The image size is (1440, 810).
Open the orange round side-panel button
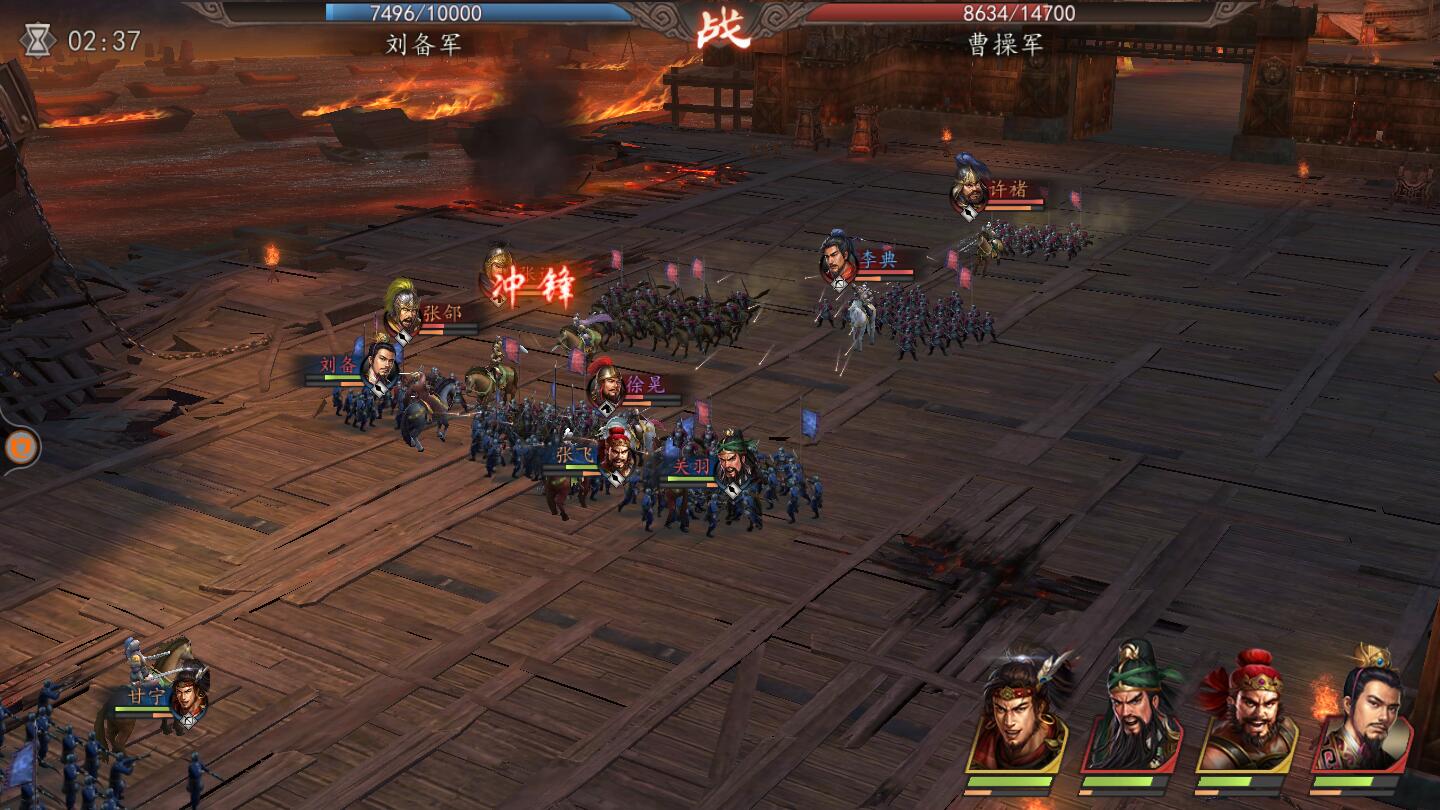coord(19,447)
